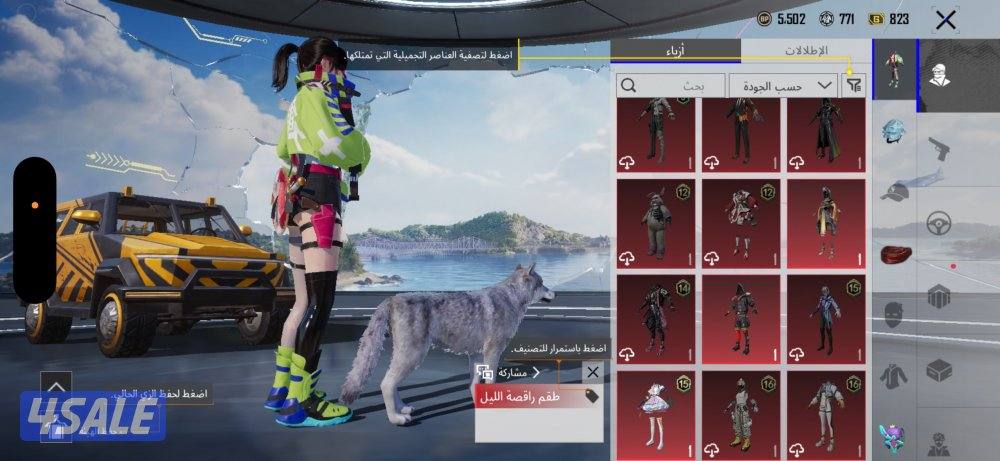Image resolution: width=1000 pixels, height=461 pixels.
Task: Choose the level 14 dark outfit
Action: click(656, 316)
